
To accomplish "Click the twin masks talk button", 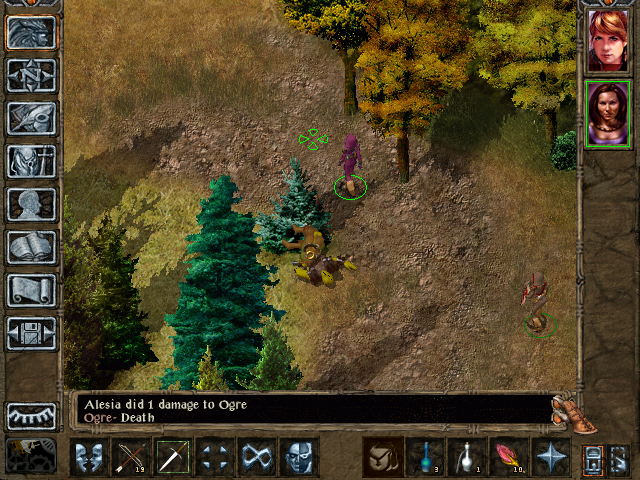I will [89, 458].
